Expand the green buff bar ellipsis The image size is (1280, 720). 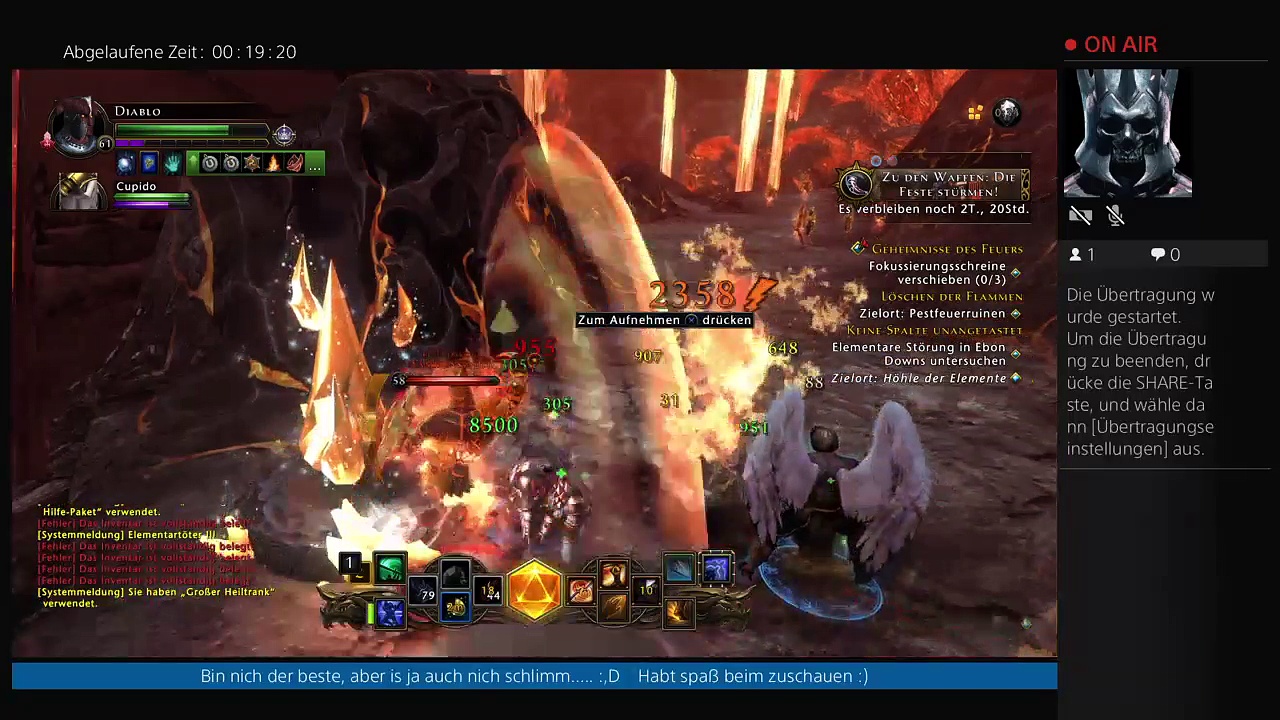315,163
